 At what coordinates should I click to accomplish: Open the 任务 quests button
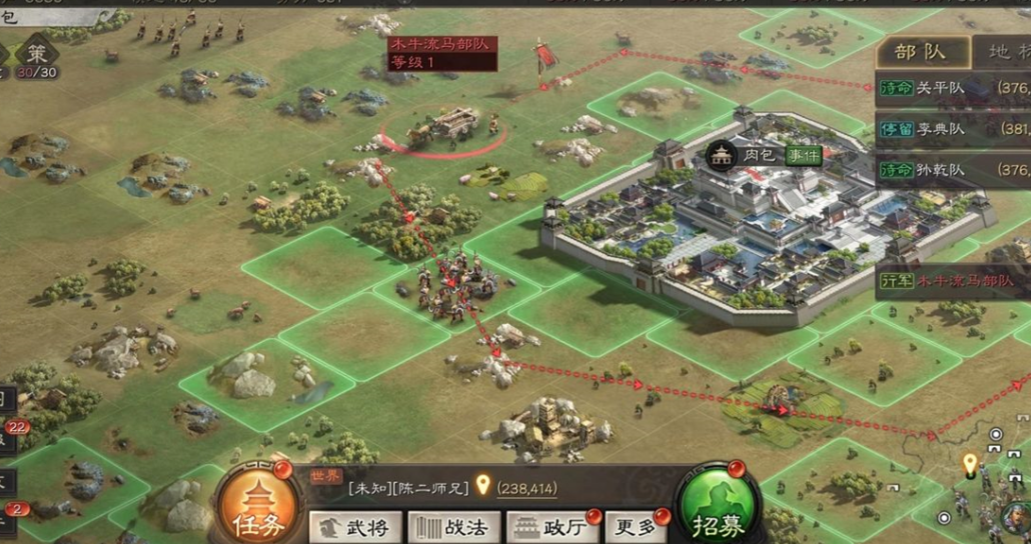coord(258,506)
